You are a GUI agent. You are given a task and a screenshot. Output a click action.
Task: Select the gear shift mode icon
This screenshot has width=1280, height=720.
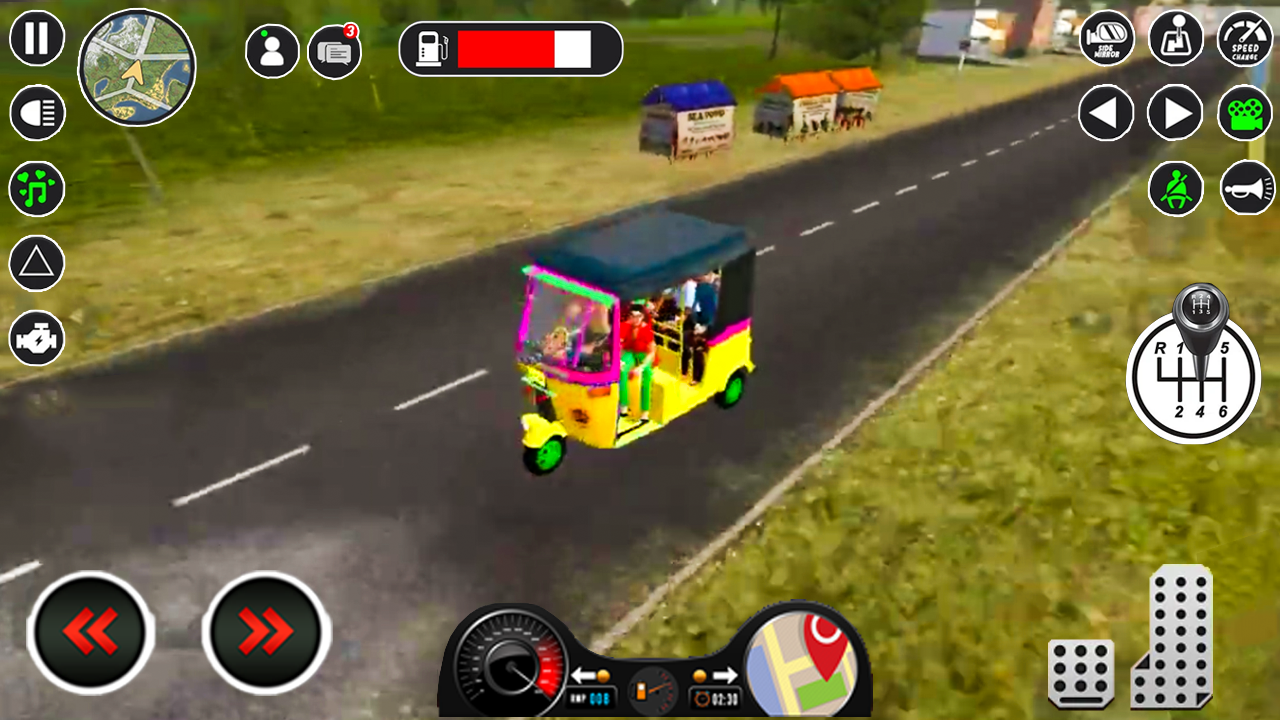[x=1175, y=39]
